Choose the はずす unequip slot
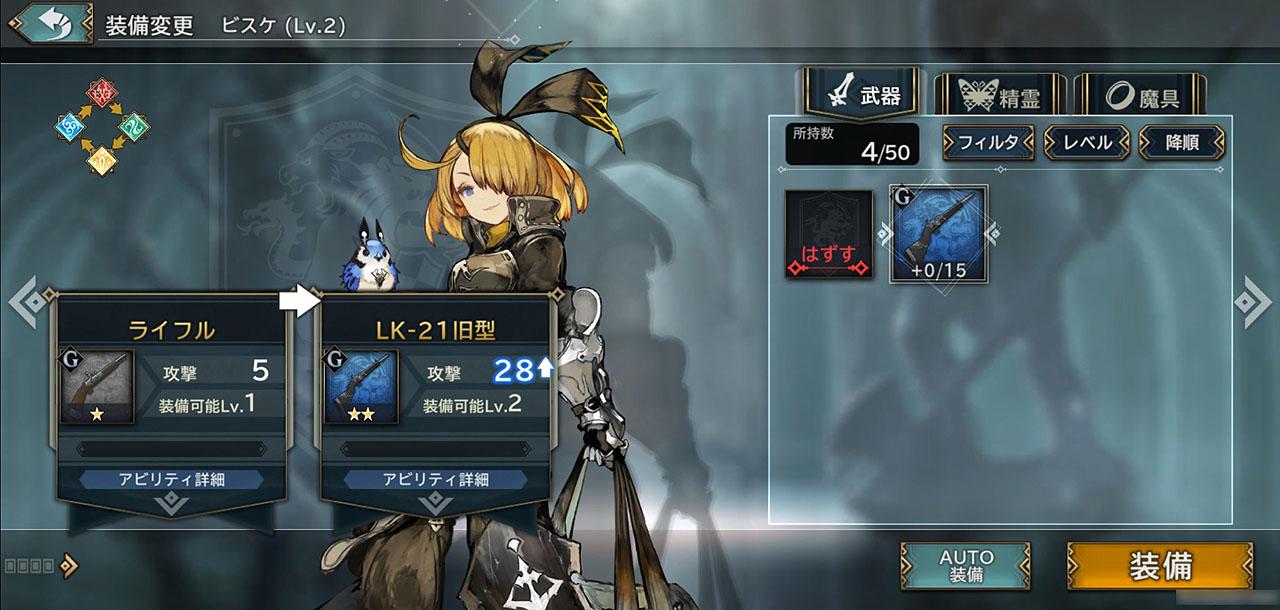The height and width of the screenshot is (610, 1280). [828, 234]
